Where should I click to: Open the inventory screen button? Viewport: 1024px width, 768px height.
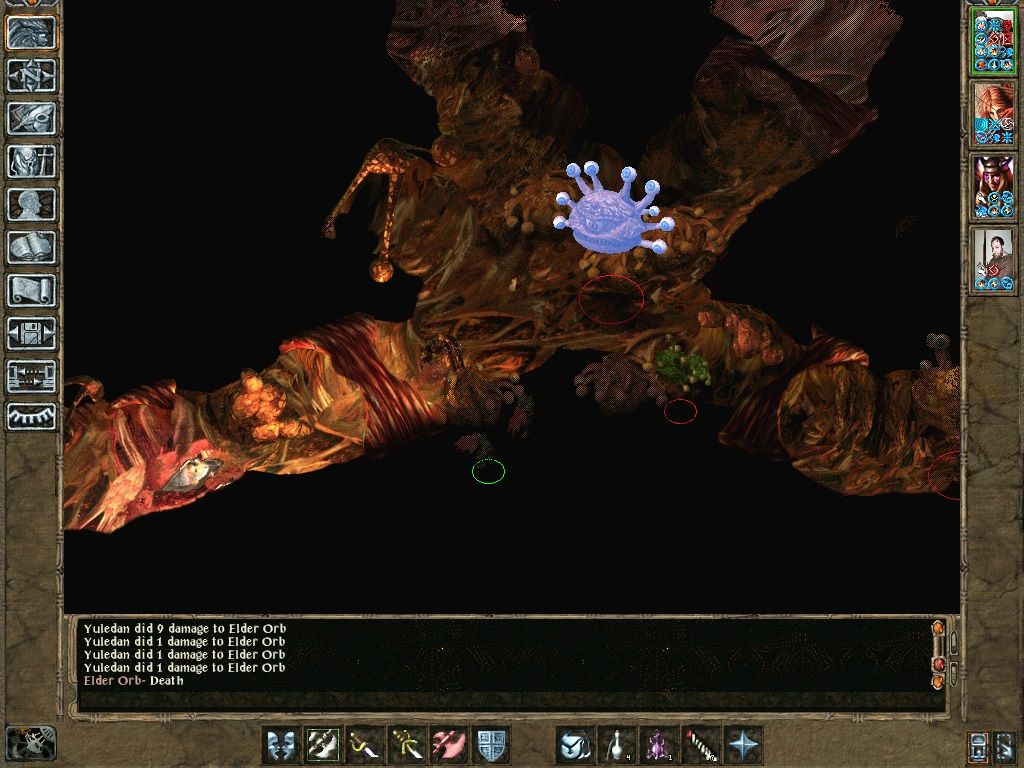pos(31,161)
